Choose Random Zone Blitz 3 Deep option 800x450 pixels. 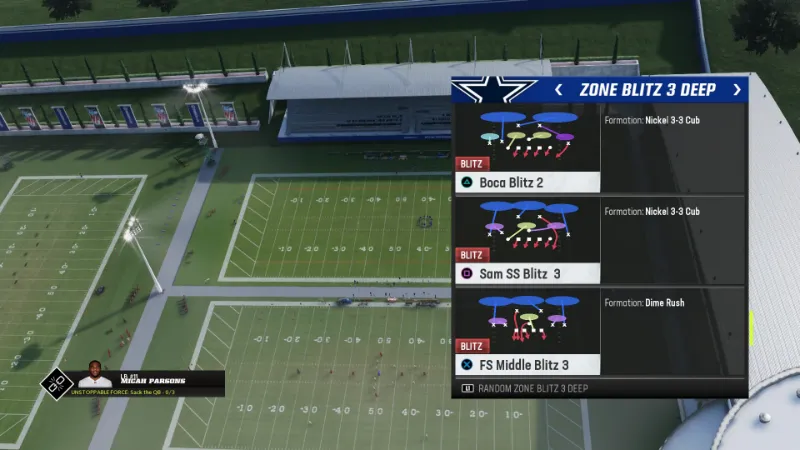click(x=532, y=388)
